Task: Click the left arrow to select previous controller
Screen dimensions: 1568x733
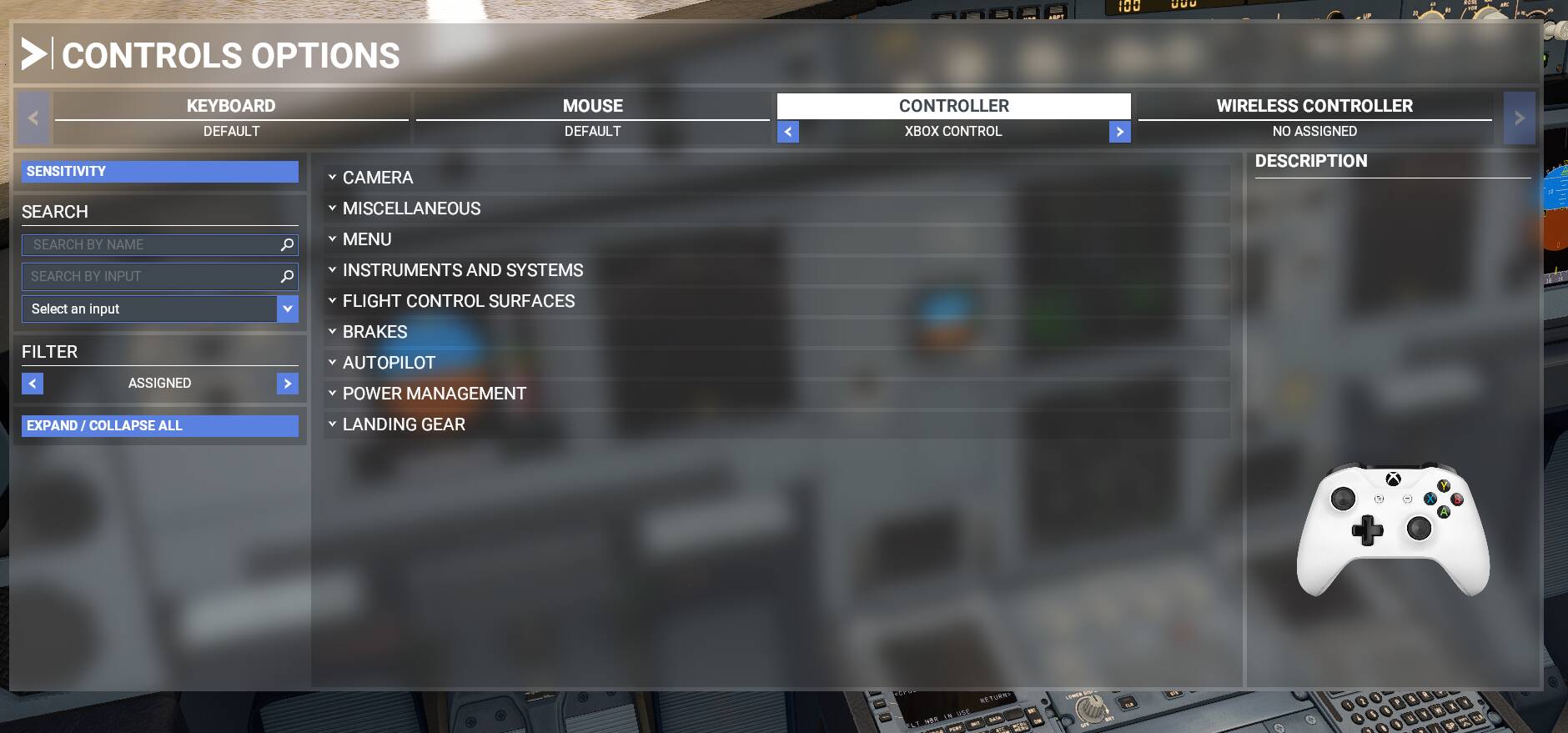Action: [788, 132]
